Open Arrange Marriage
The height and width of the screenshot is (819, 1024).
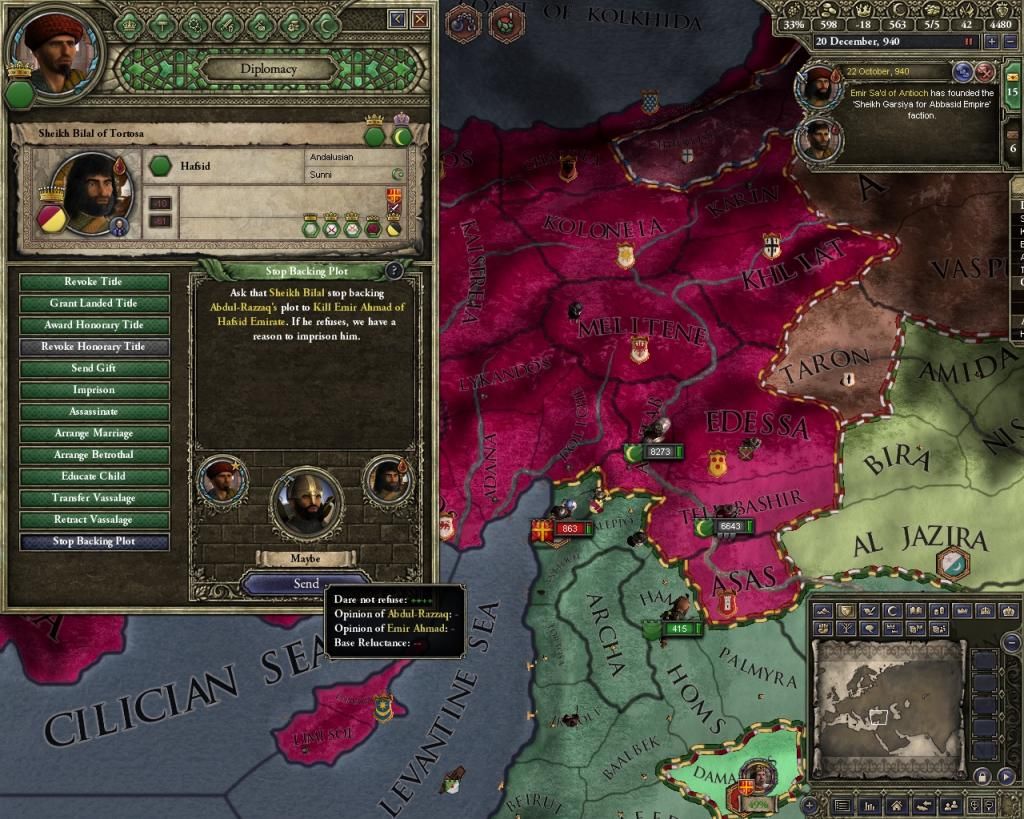coord(94,434)
